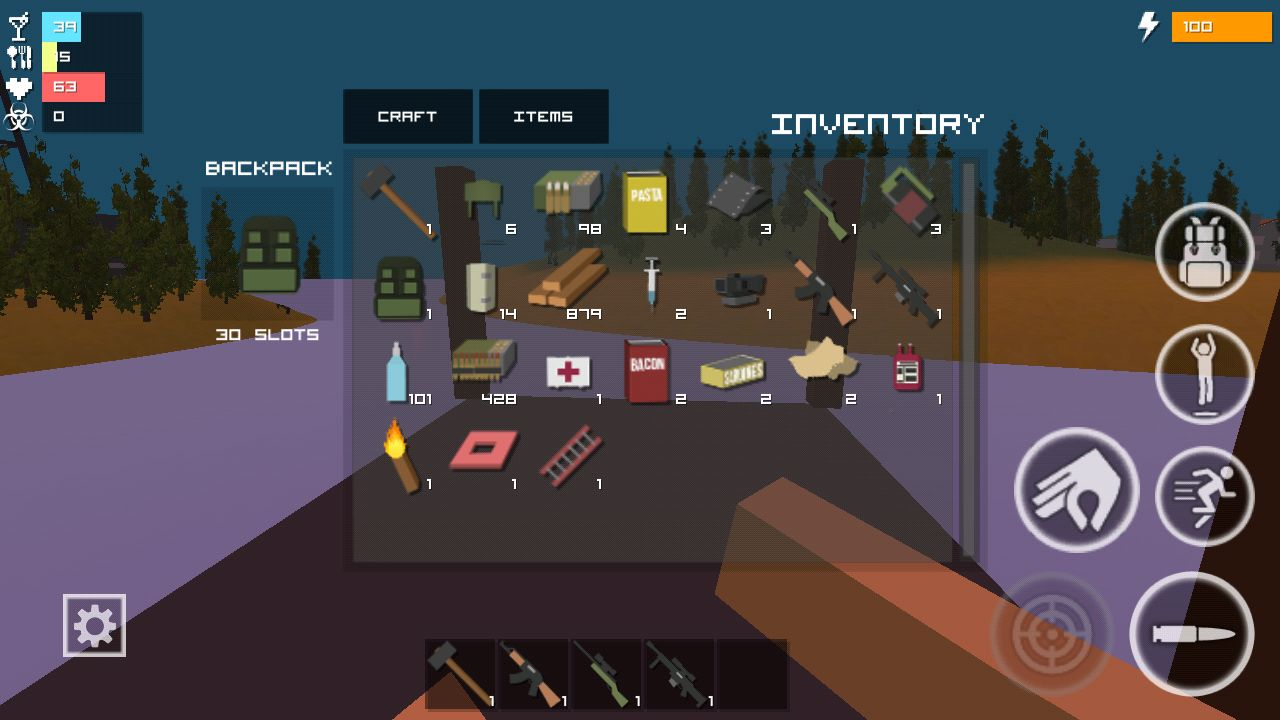Choose the yellow Pasta box
This screenshot has width=1280, height=720.
(x=644, y=202)
